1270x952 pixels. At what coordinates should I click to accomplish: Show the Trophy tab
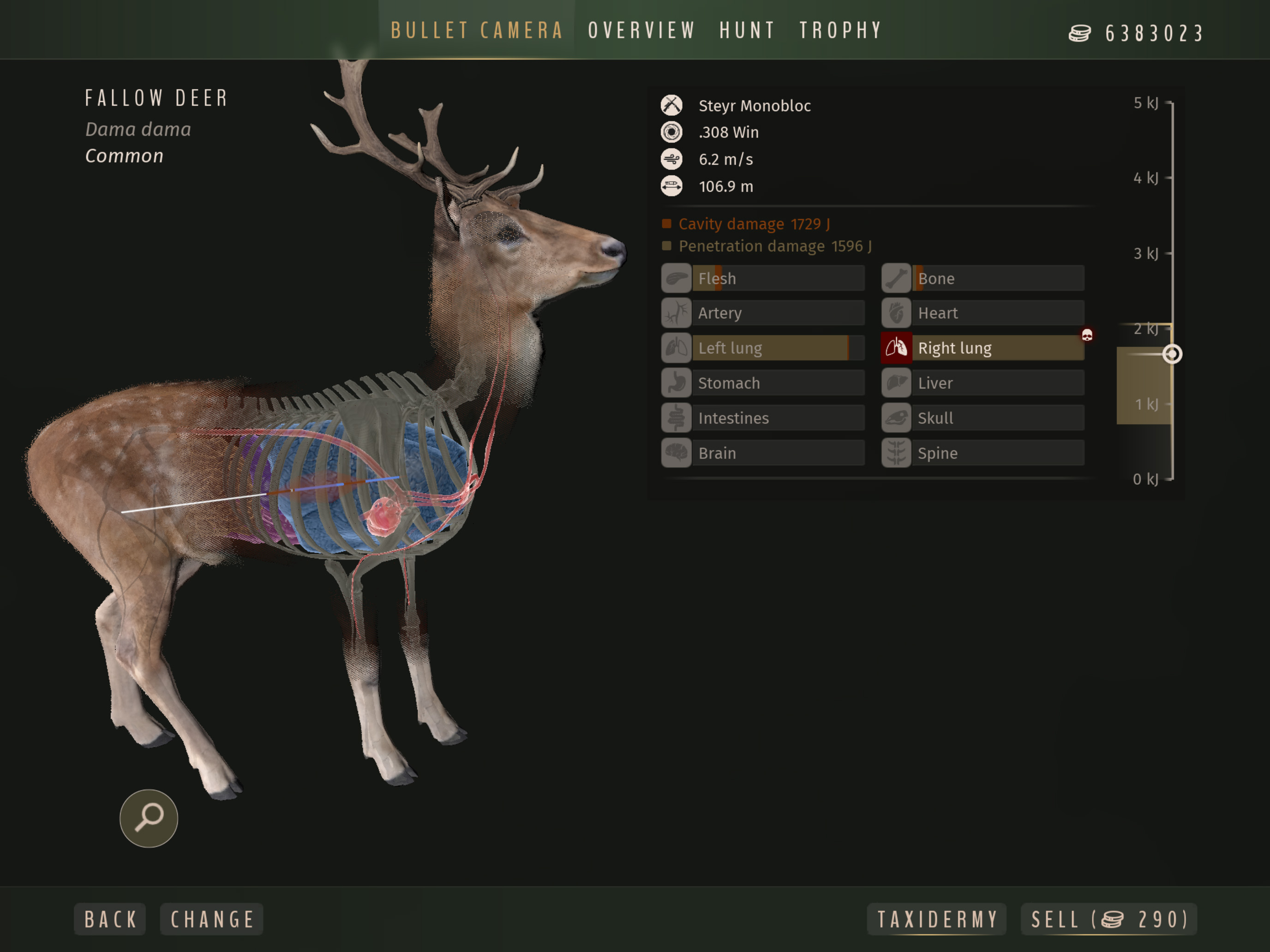point(840,30)
